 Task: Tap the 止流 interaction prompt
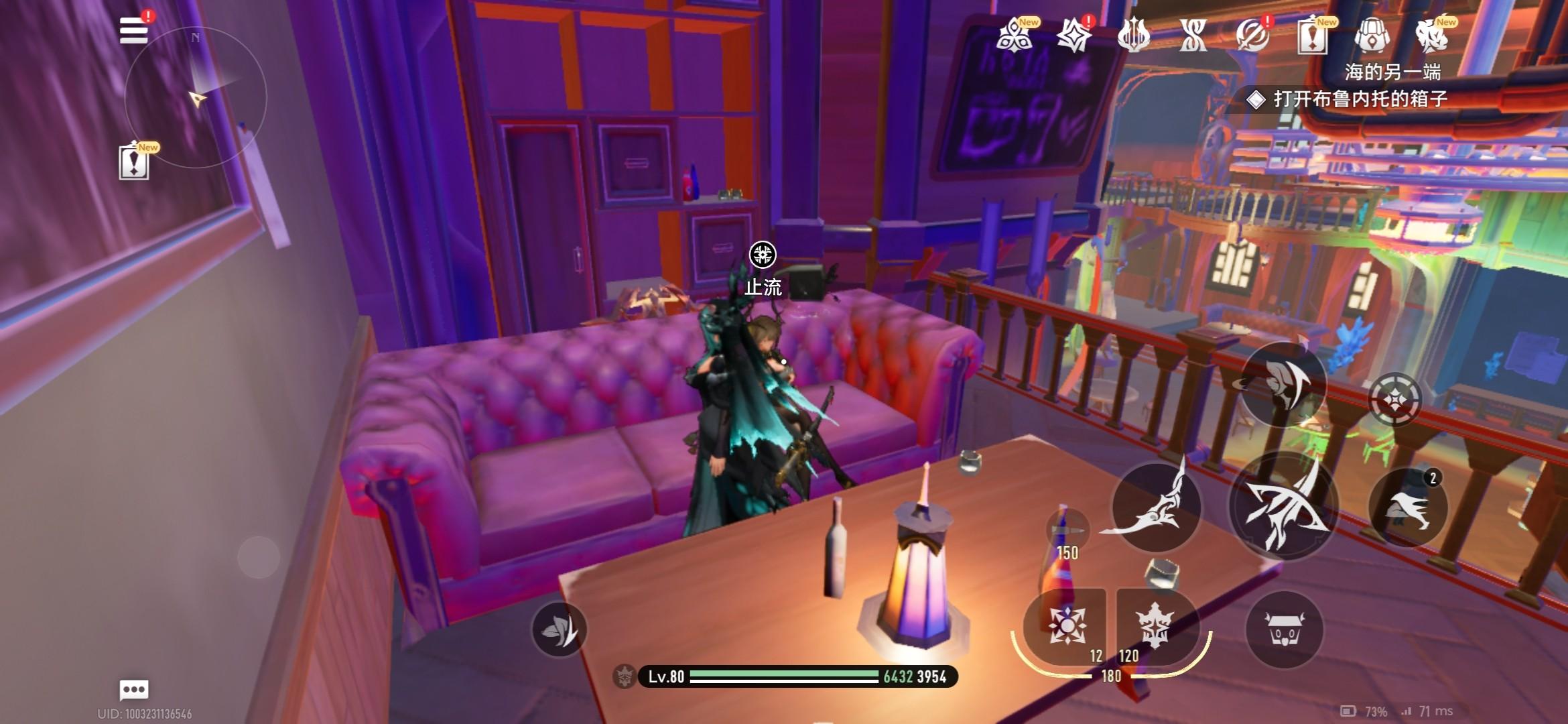763,255
